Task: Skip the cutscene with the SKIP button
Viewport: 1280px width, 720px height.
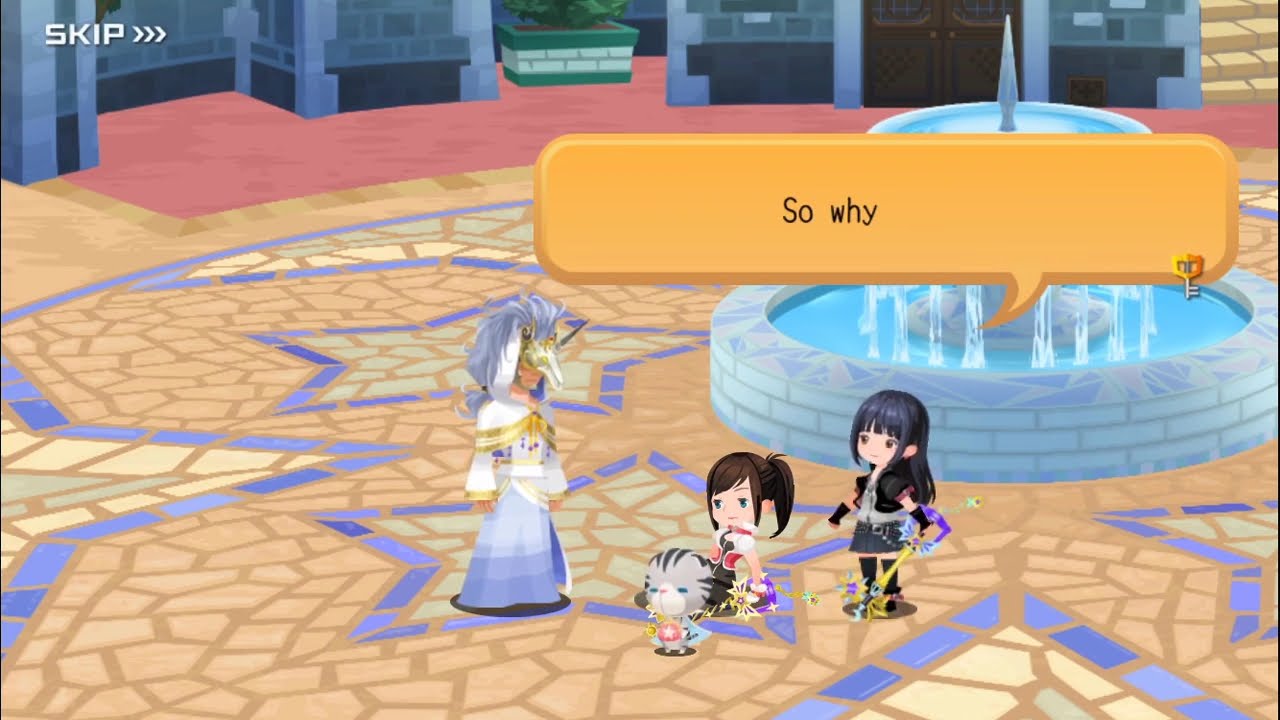Action: [x=105, y=35]
